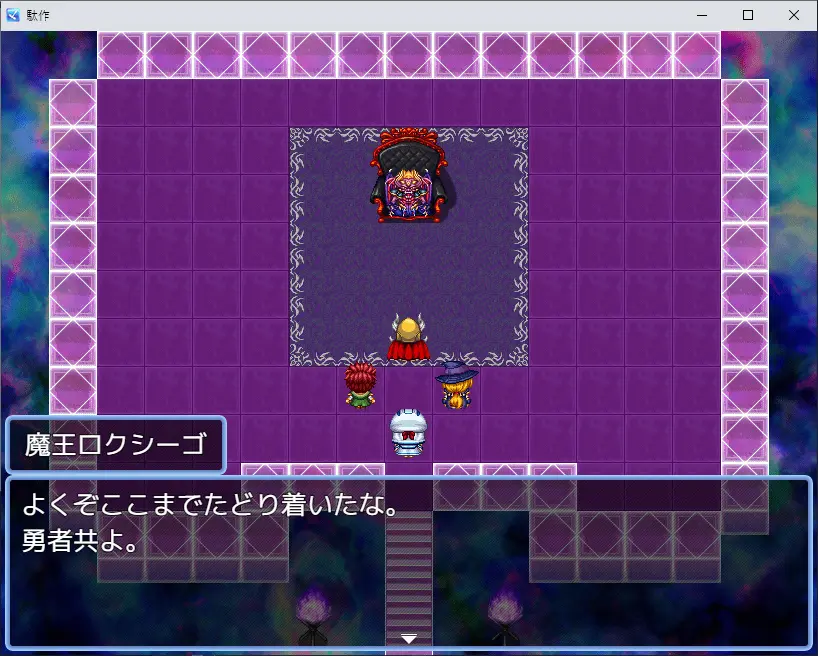Advance dialogue via the white continue arrow
The width and height of the screenshot is (818, 656).
408,638
